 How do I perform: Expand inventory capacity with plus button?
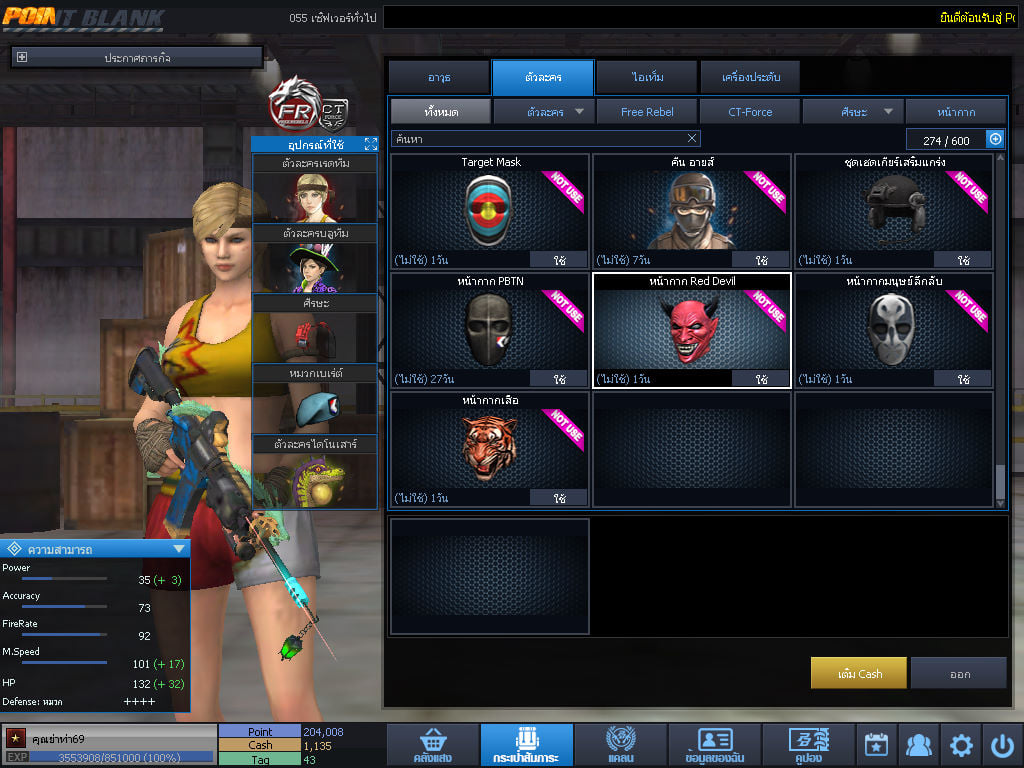[x=995, y=140]
